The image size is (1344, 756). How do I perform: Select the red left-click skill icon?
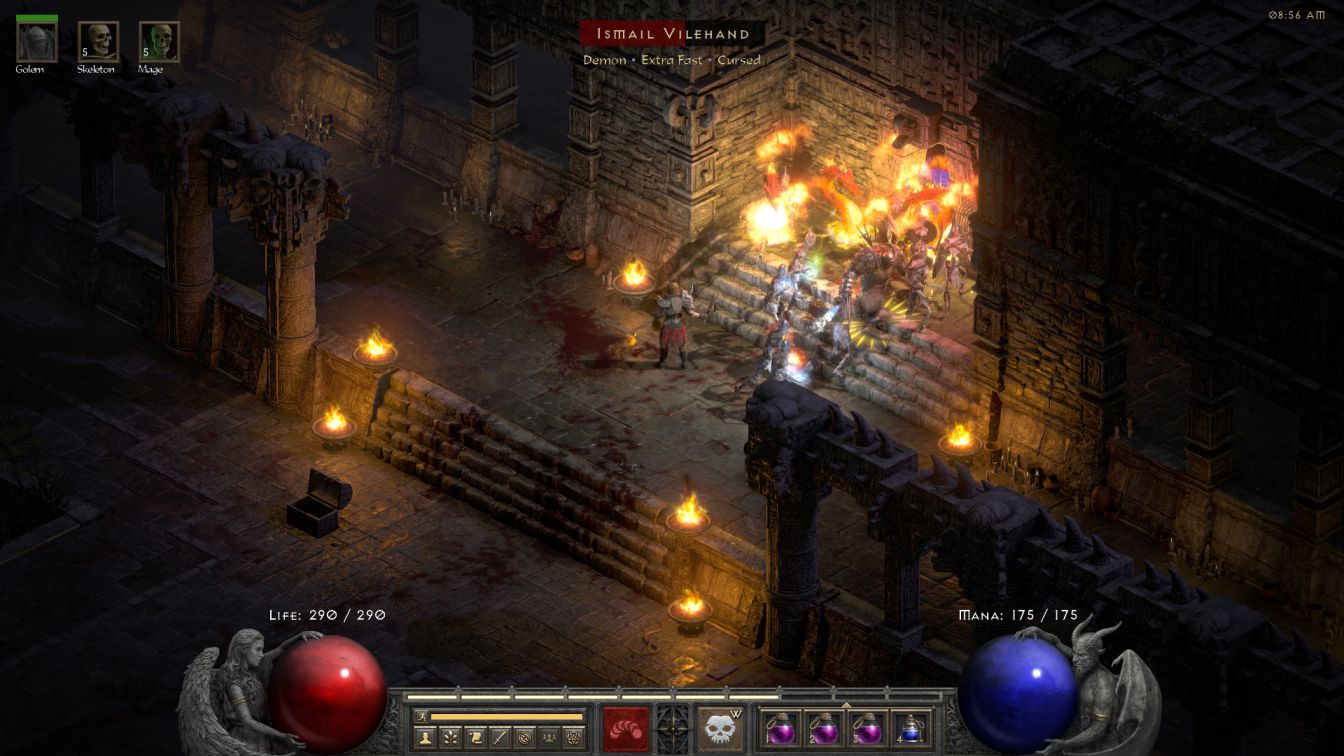click(626, 729)
